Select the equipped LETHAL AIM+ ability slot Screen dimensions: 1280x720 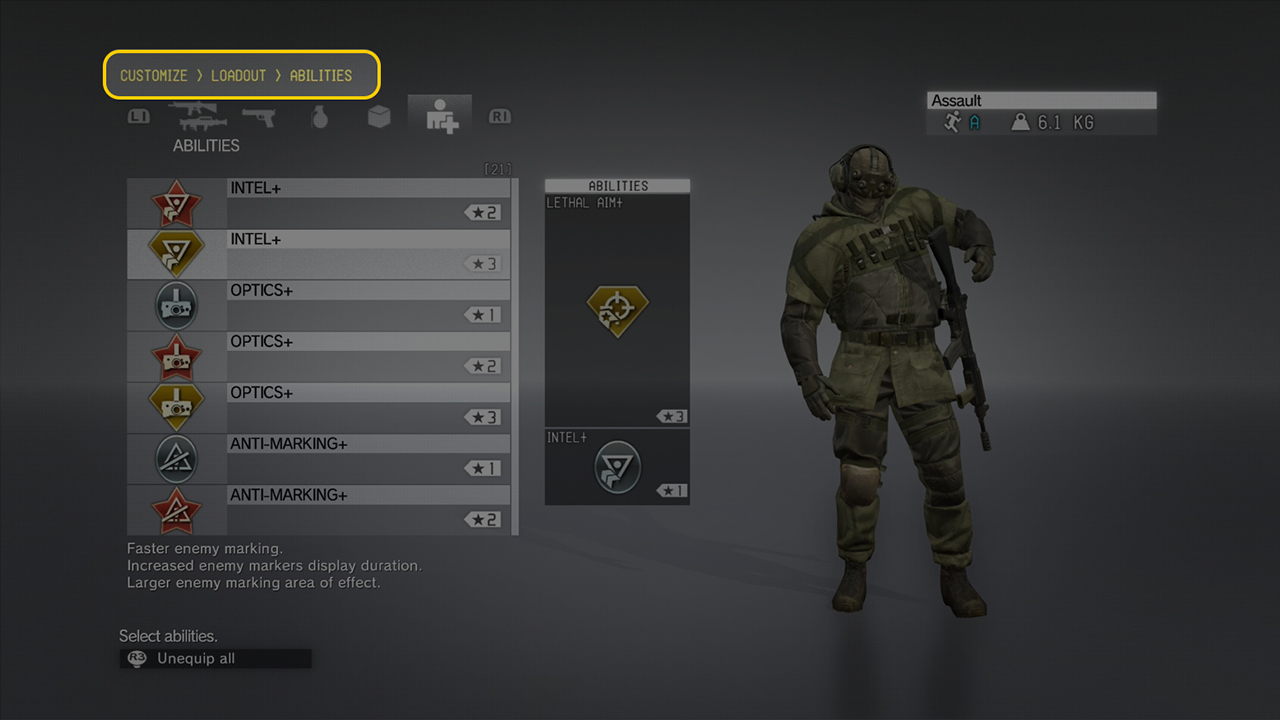click(x=617, y=310)
